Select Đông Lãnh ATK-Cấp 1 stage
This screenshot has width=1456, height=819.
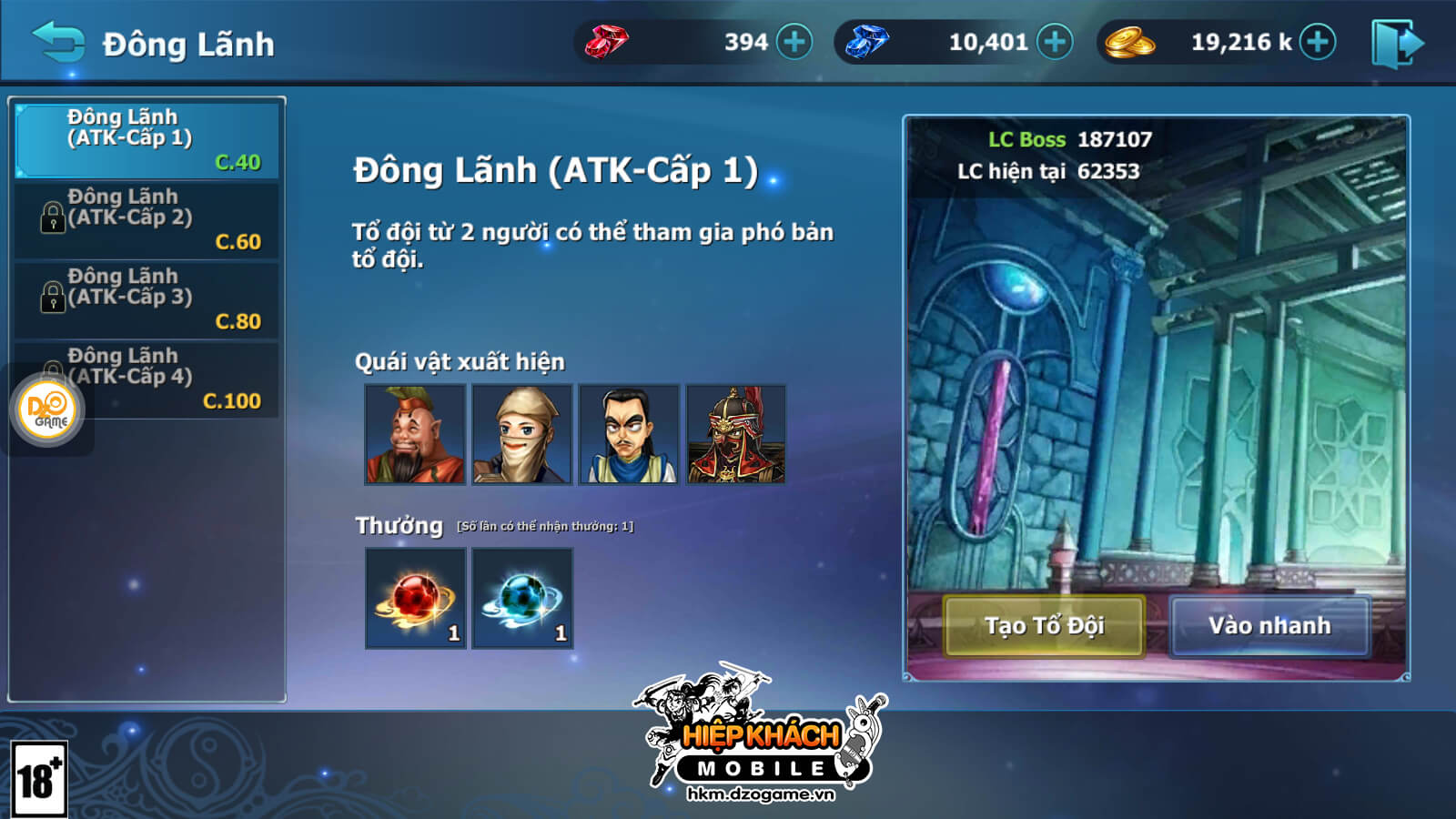pyautogui.click(x=147, y=139)
